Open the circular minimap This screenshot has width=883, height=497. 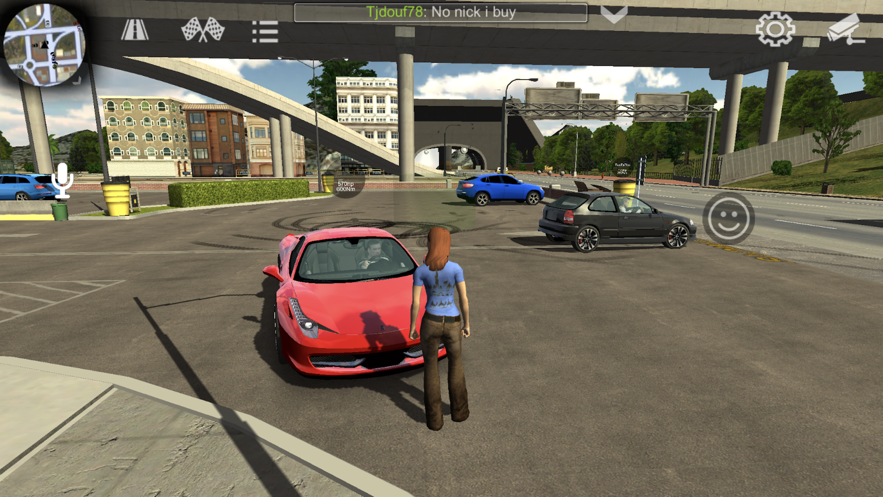(x=43, y=44)
